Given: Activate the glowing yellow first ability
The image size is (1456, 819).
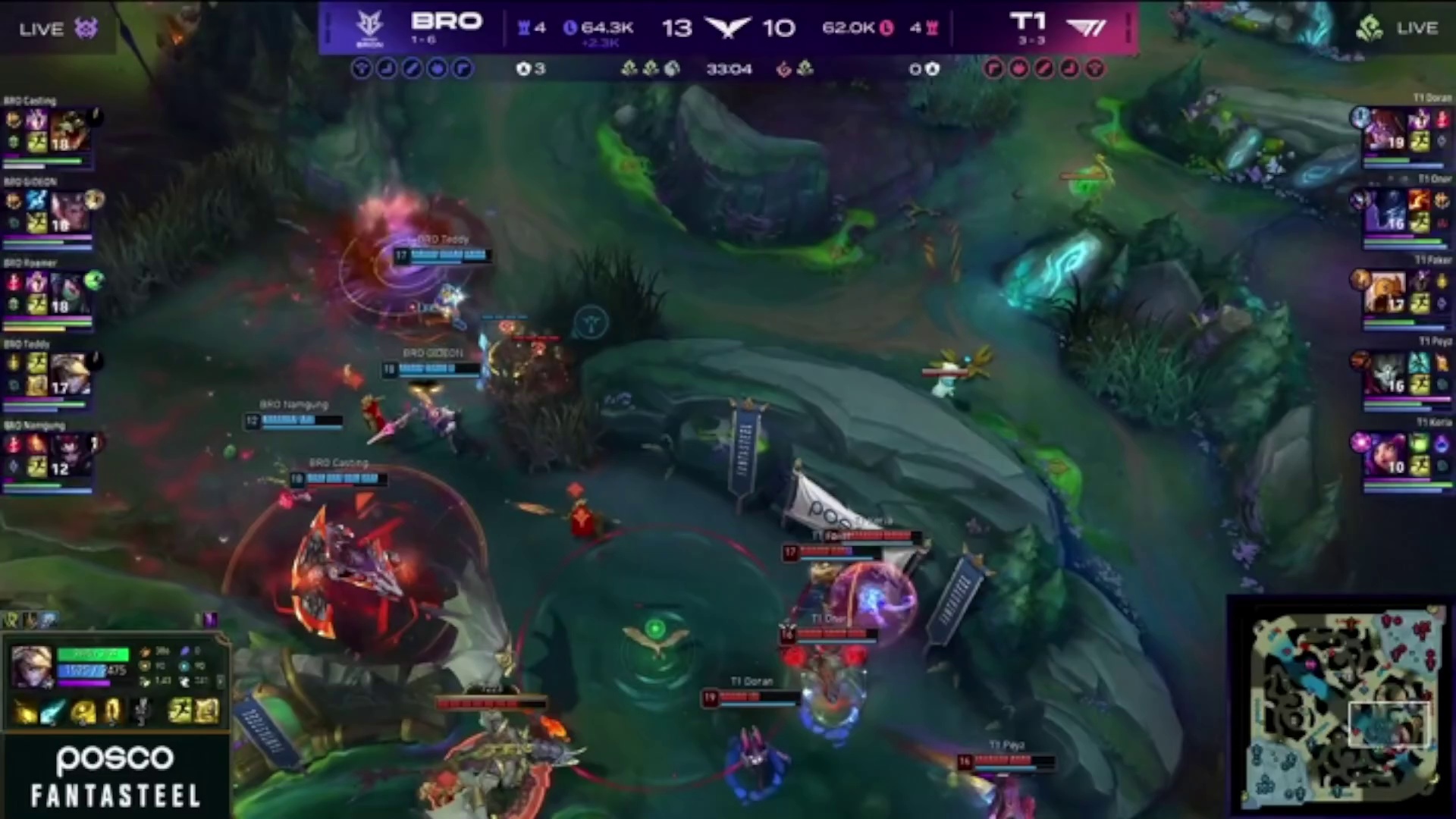Looking at the screenshot, I should (x=25, y=712).
